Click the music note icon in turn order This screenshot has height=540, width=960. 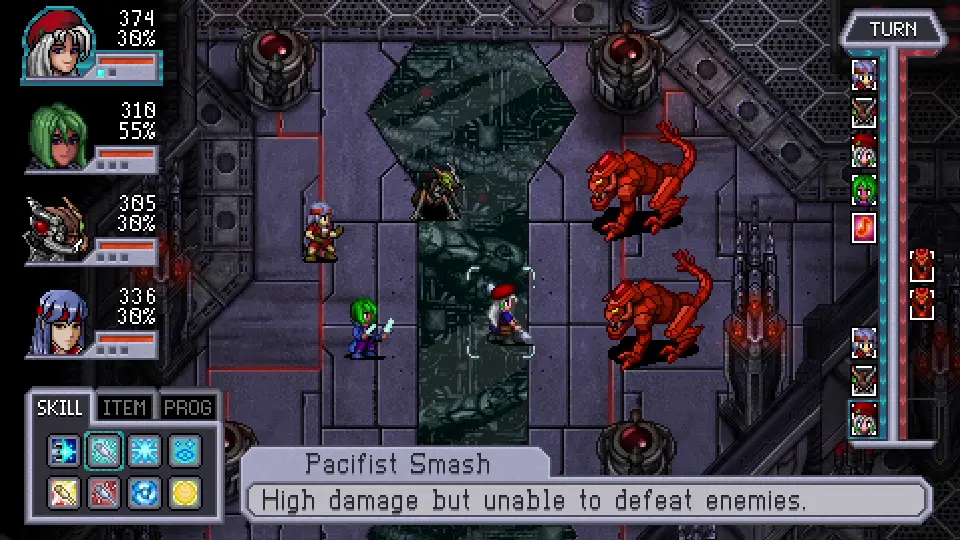[863, 227]
